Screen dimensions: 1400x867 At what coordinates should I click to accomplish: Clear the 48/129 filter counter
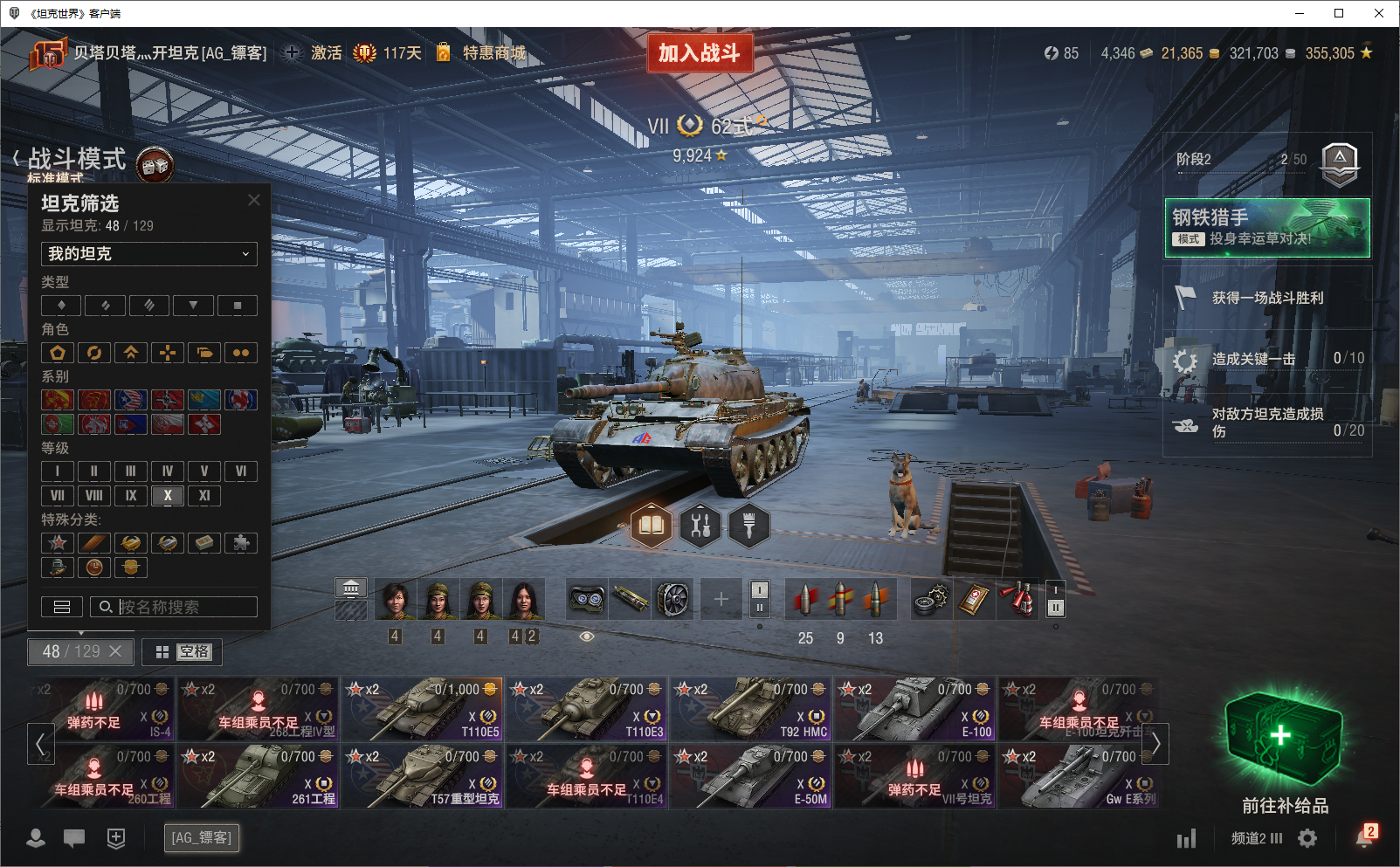click(115, 651)
